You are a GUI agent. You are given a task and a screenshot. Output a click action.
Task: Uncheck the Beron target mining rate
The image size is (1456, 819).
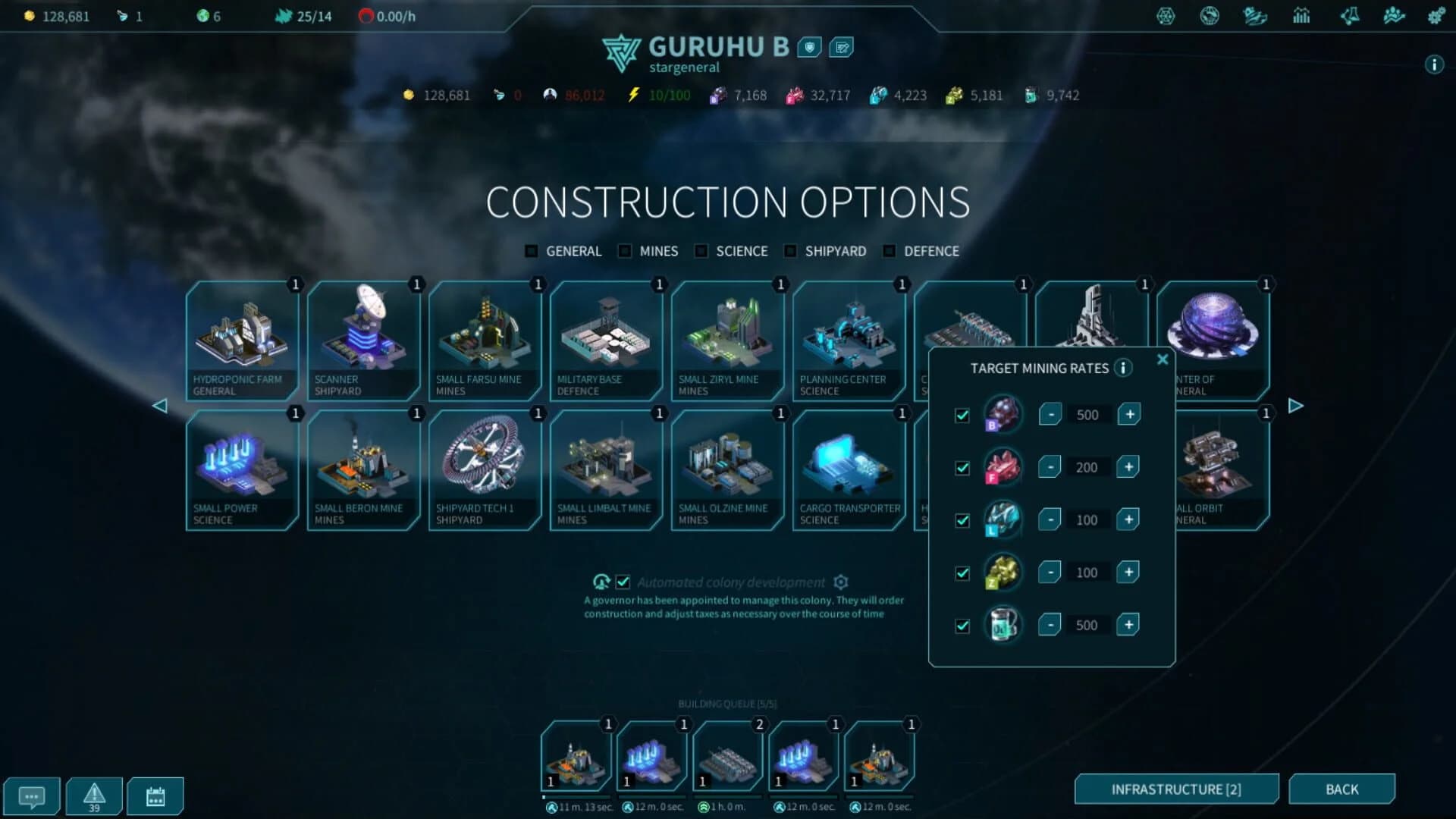click(x=961, y=415)
